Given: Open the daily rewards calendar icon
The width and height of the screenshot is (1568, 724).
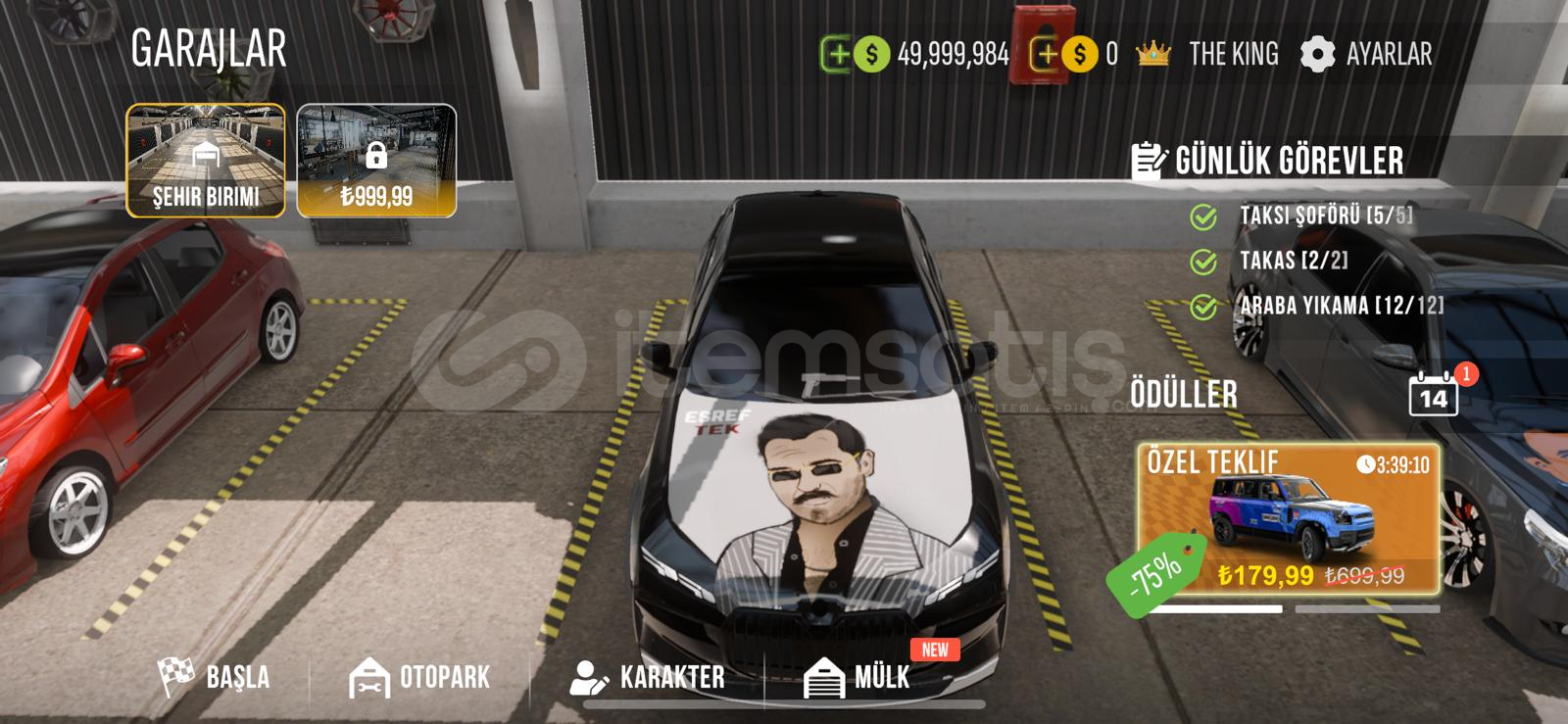Looking at the screenshot, I should (1433, 395).
